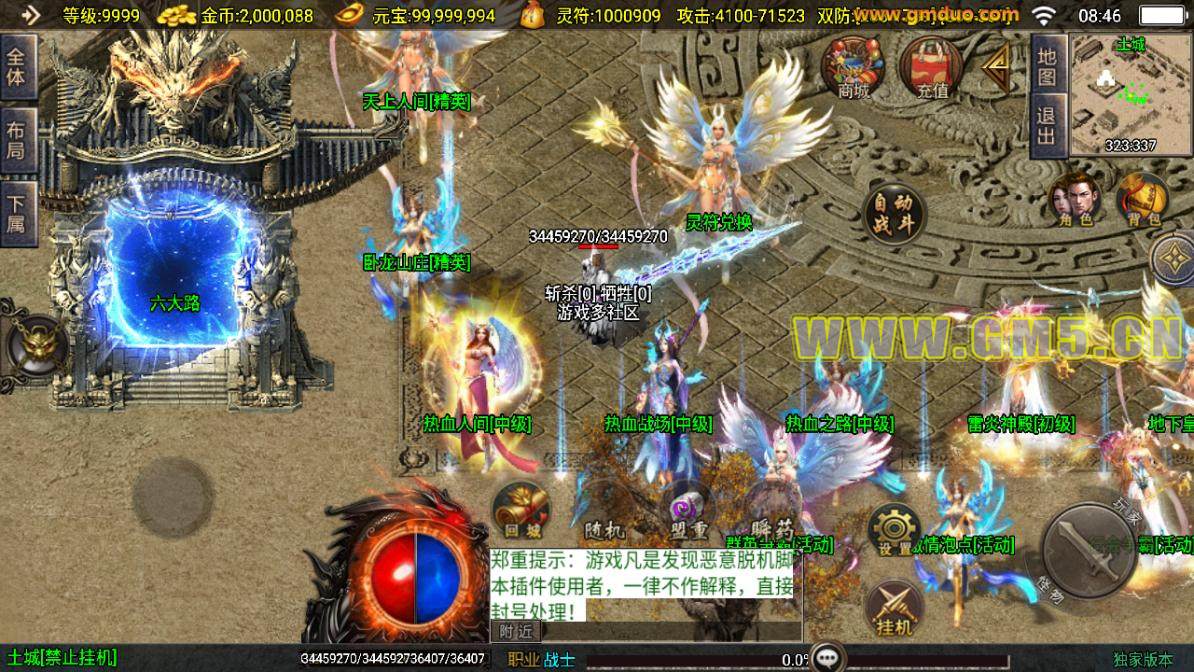The width and height of the screenshot is (1194, 672).
Task: Use the 回城 return-to-town scroll
Action: click(x=521, y=510)
